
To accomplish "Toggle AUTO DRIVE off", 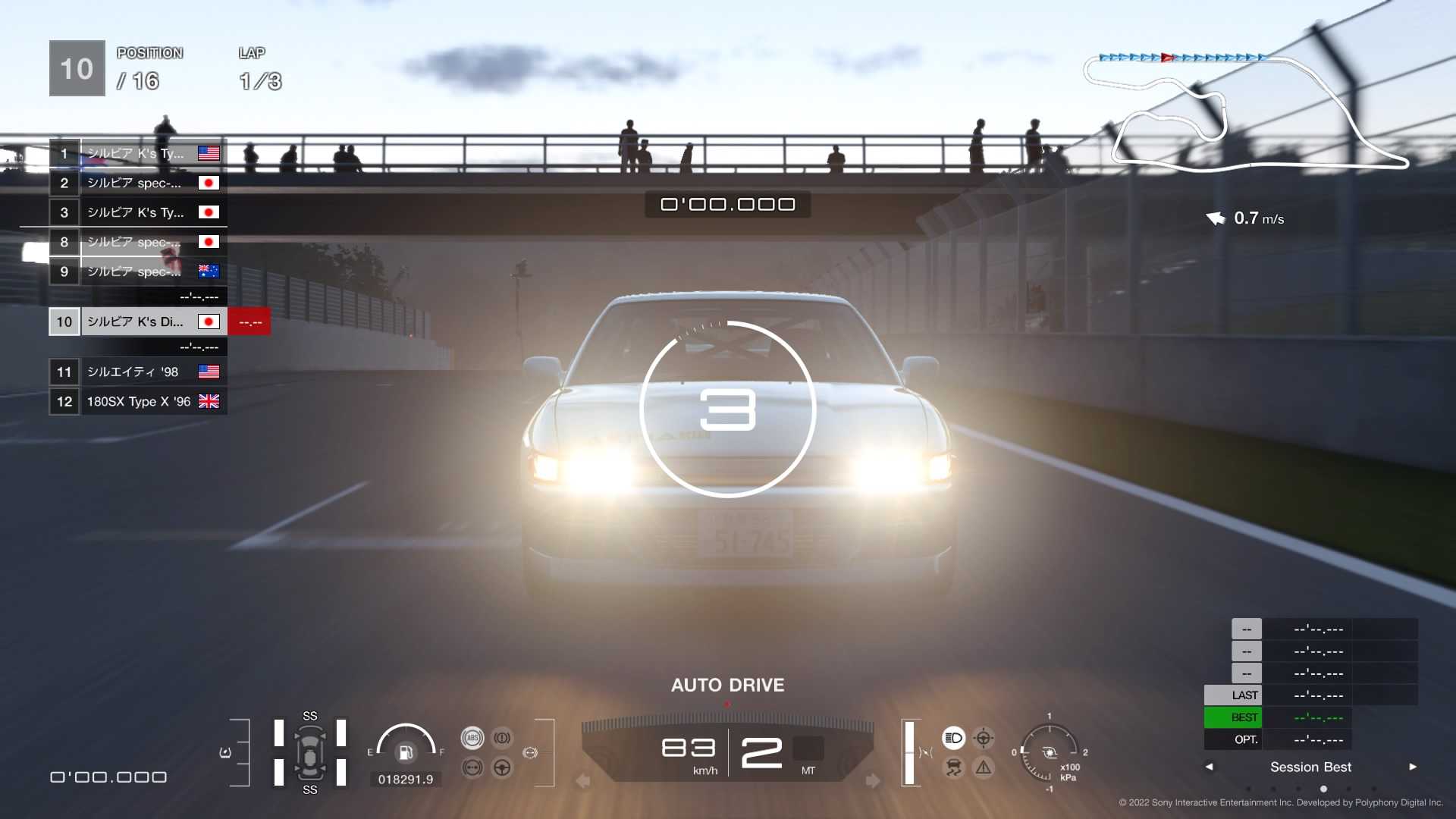I will pyautogui.click(x=726, y=685).
